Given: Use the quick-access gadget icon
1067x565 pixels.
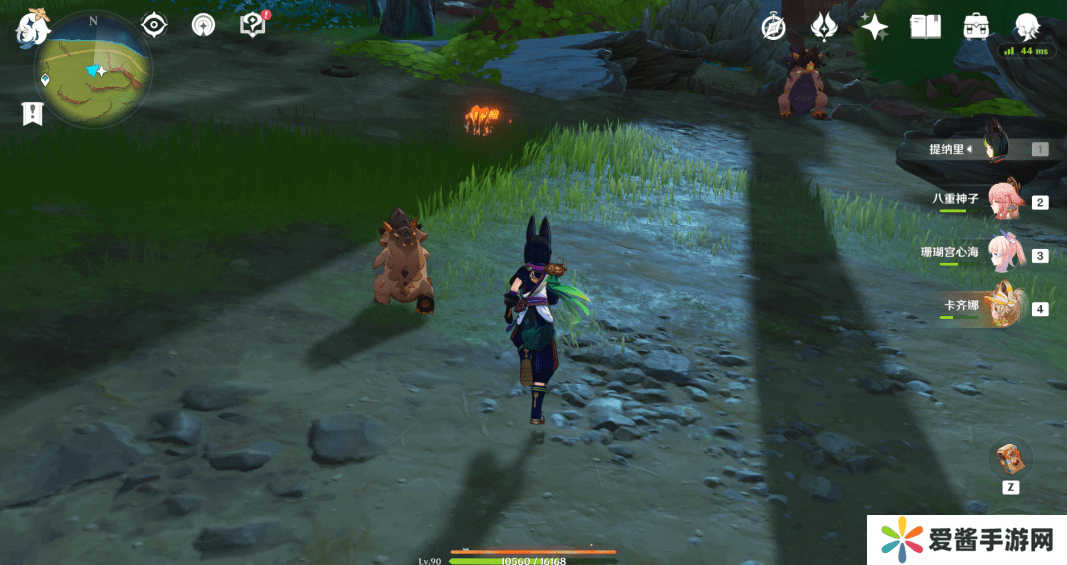Looking at the screenshot, I should click(x=1010, y=460).
